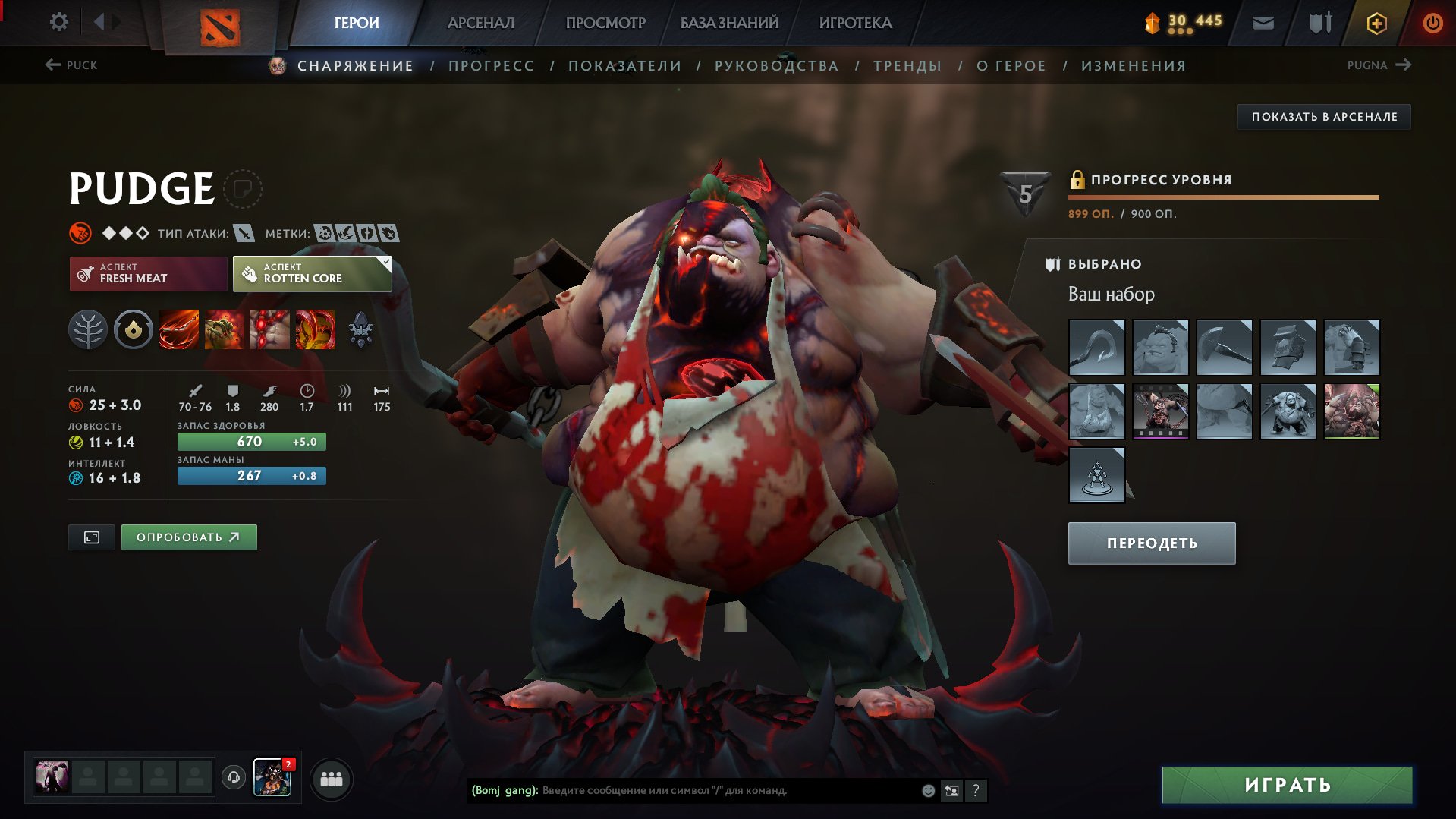Click the Переодеть button
This screenshot has width=1456, height=819.
click(1151, 543)
